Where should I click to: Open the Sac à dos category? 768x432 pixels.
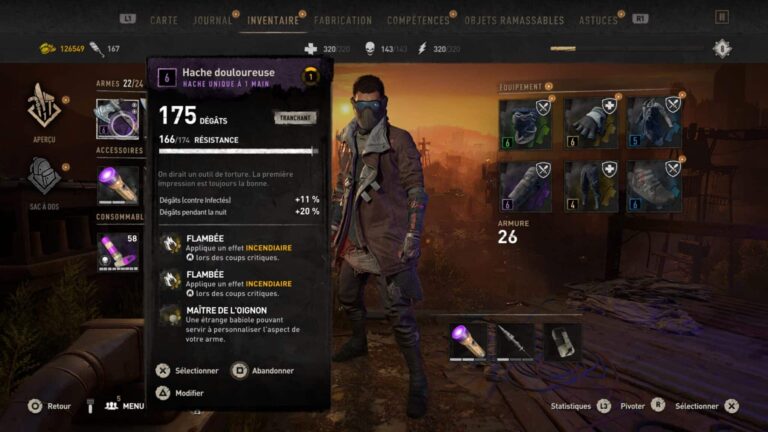pyautogui.click(x=44, y=180)
